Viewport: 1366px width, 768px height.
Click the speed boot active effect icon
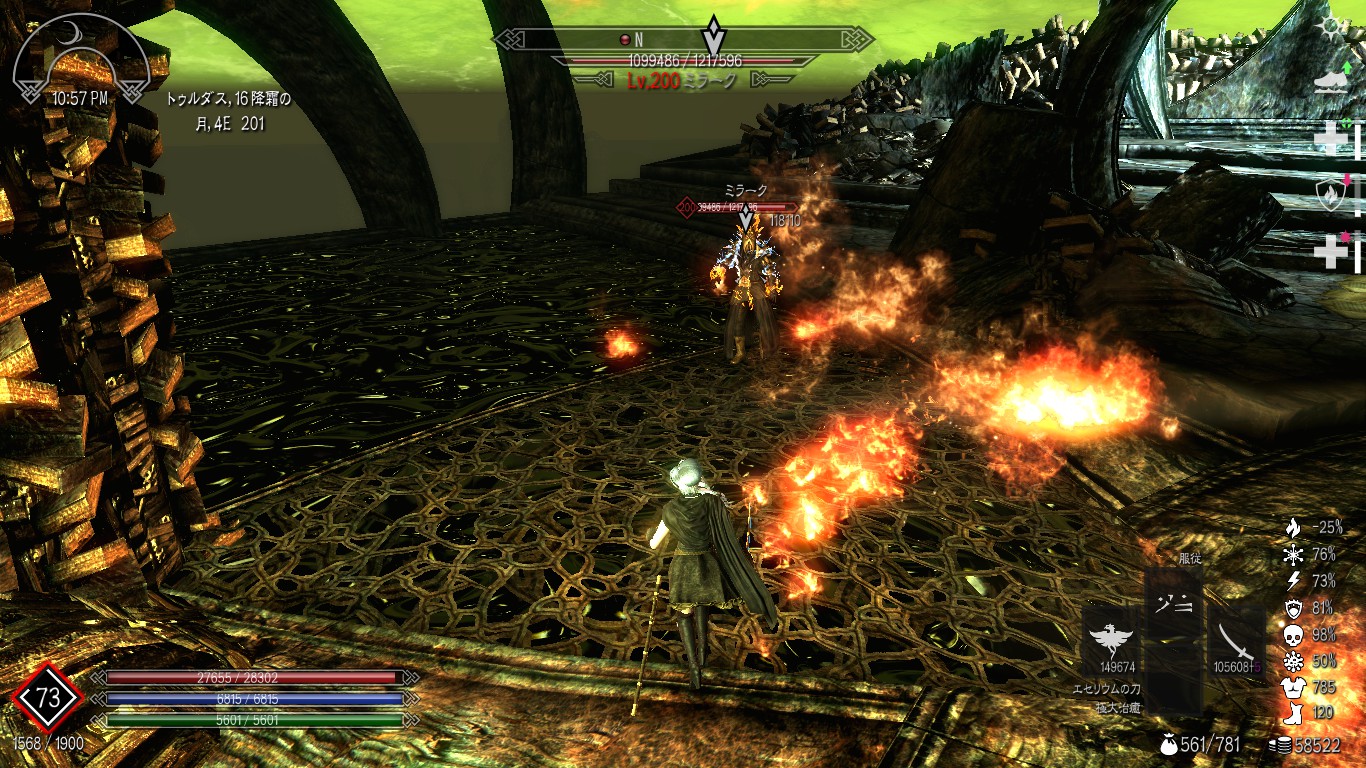click(1332, 82)
